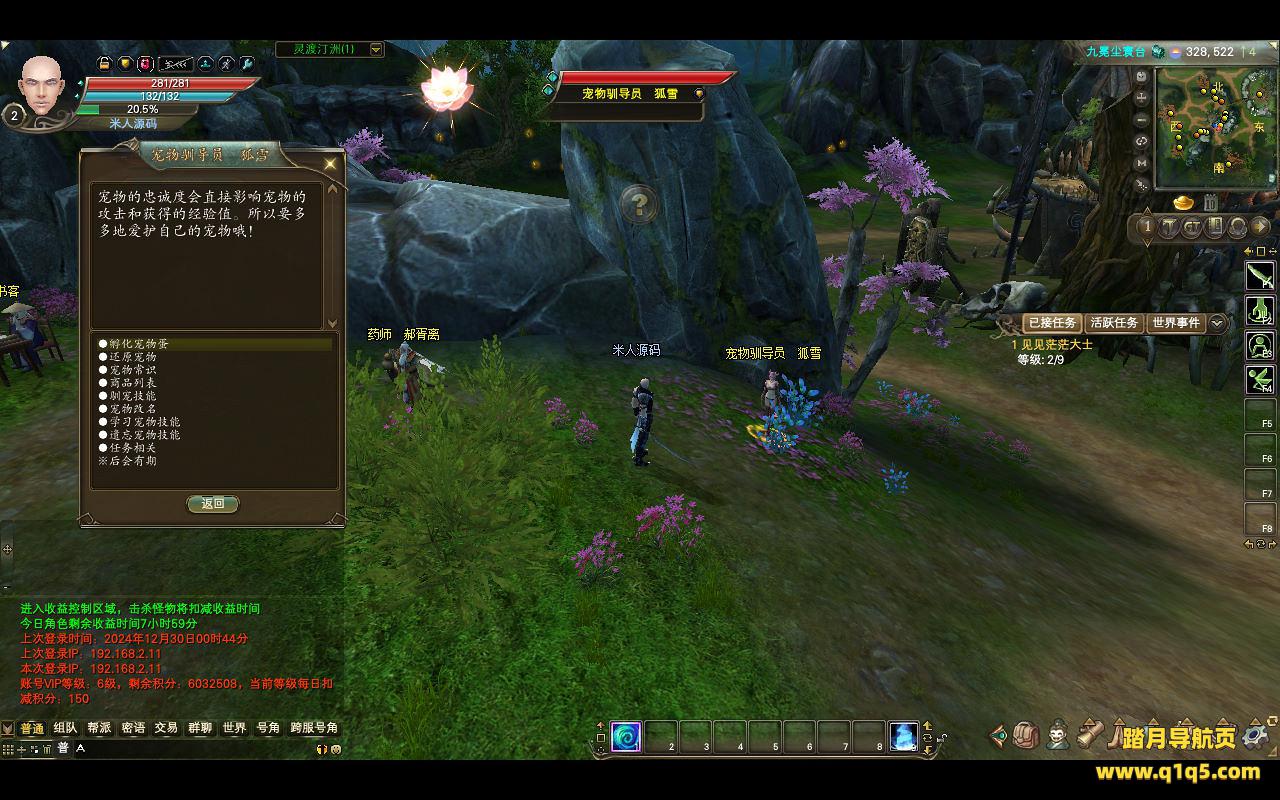Image resolution: width=1280 pixels, height=800 pixels.
Task: Open the 商品列表 shop list
Action: coord(132,383)
